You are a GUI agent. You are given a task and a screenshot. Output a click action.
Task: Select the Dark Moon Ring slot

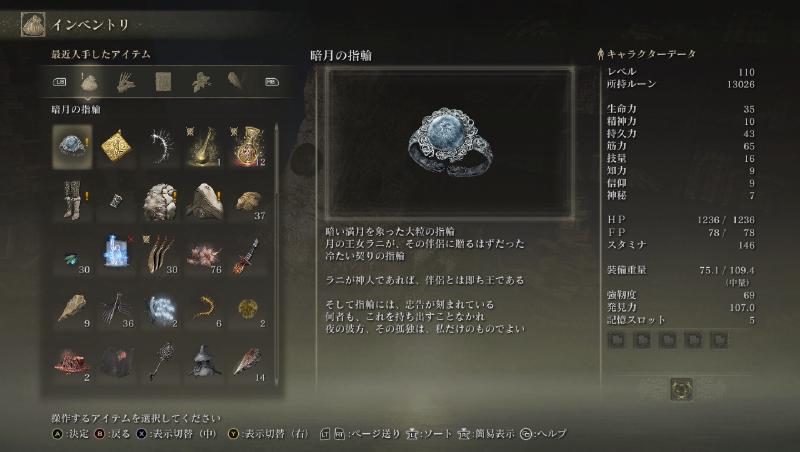coord(72,143)
